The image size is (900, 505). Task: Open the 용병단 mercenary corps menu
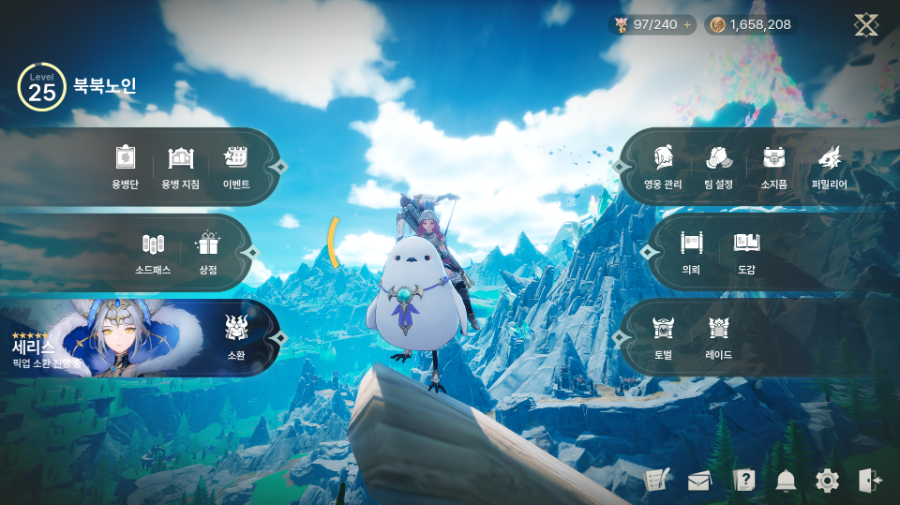pos(125,165)
